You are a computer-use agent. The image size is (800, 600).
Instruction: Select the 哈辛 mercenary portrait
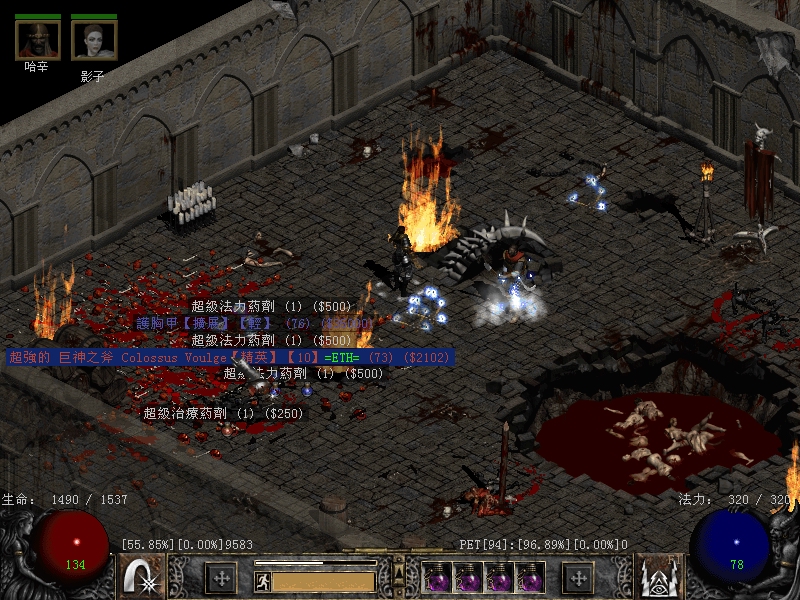coord(37,39)
